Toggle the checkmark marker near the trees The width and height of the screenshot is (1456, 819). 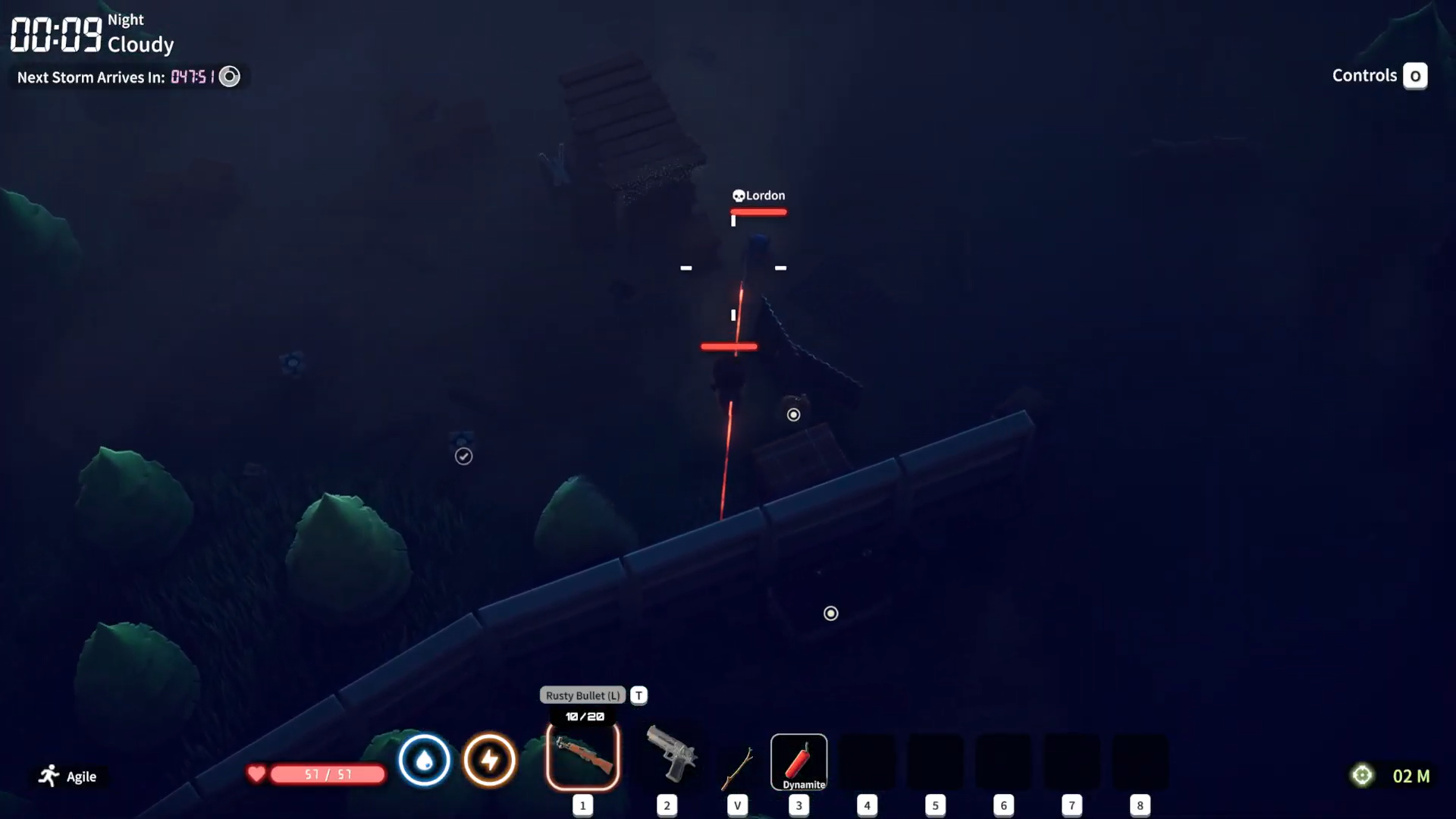click(463, 456)
